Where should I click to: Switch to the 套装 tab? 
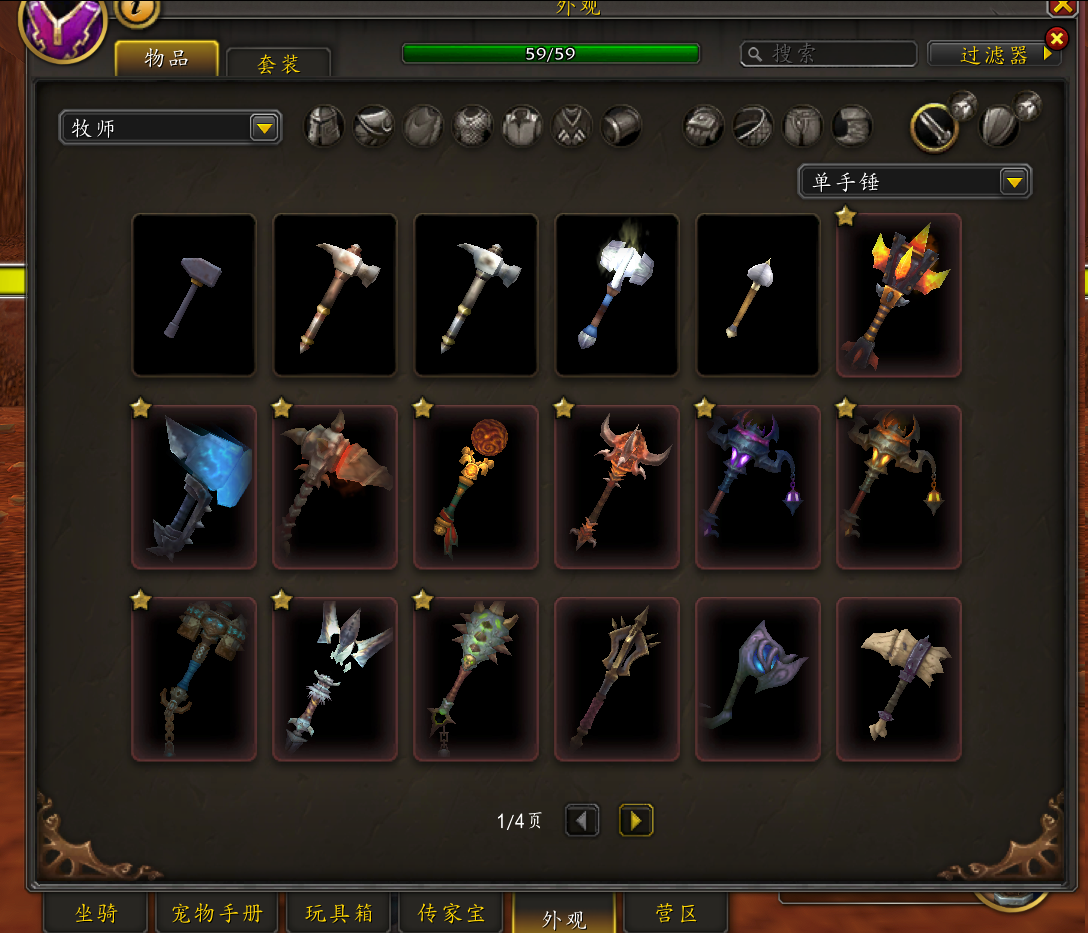pos(278,64)
